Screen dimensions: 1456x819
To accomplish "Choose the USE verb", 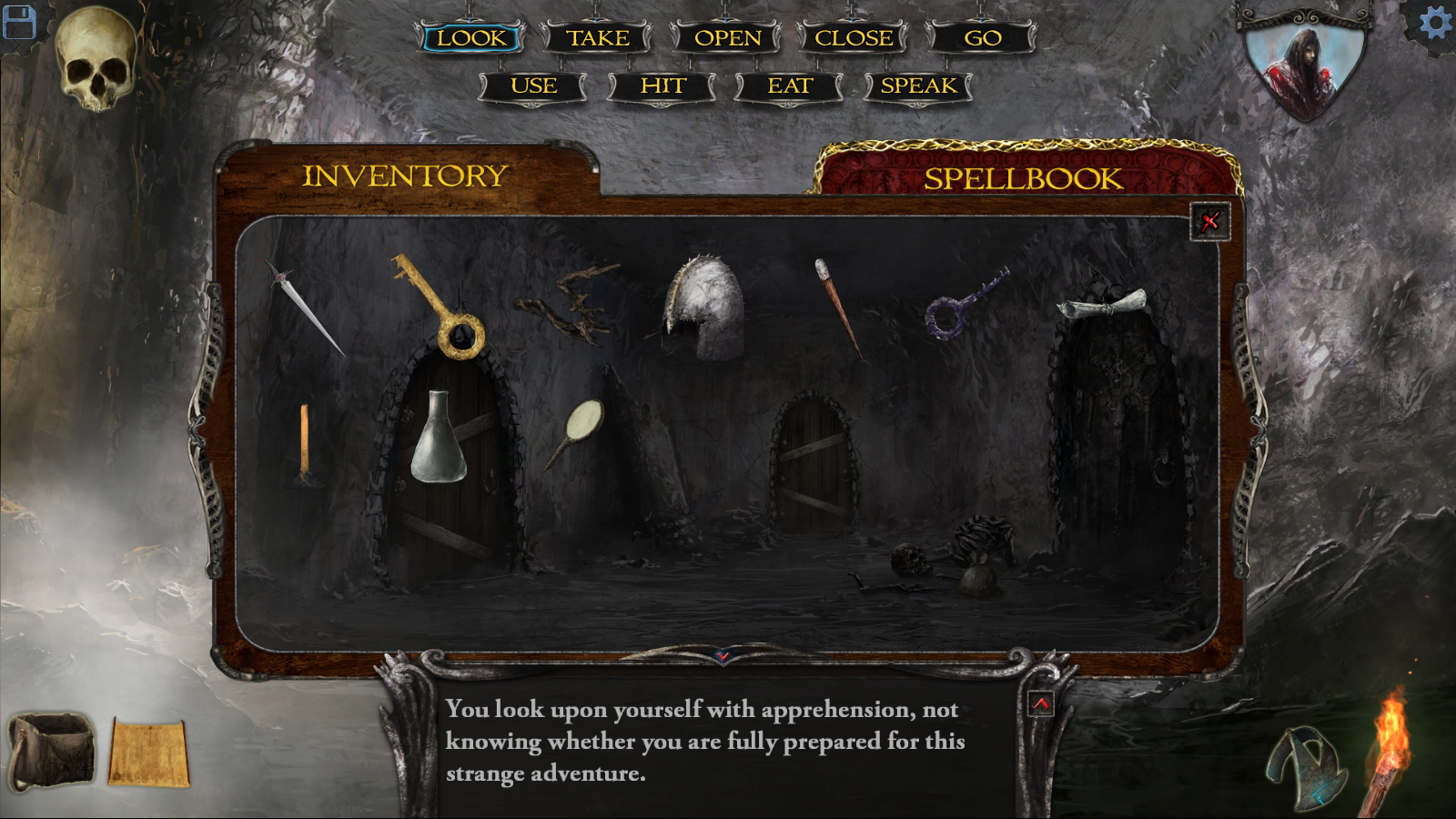I will 533,86.
